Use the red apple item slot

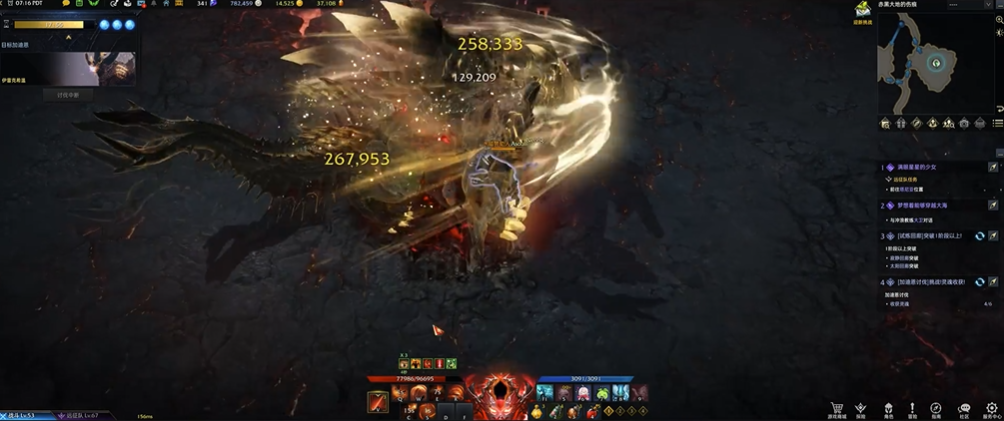coord(592,412)
